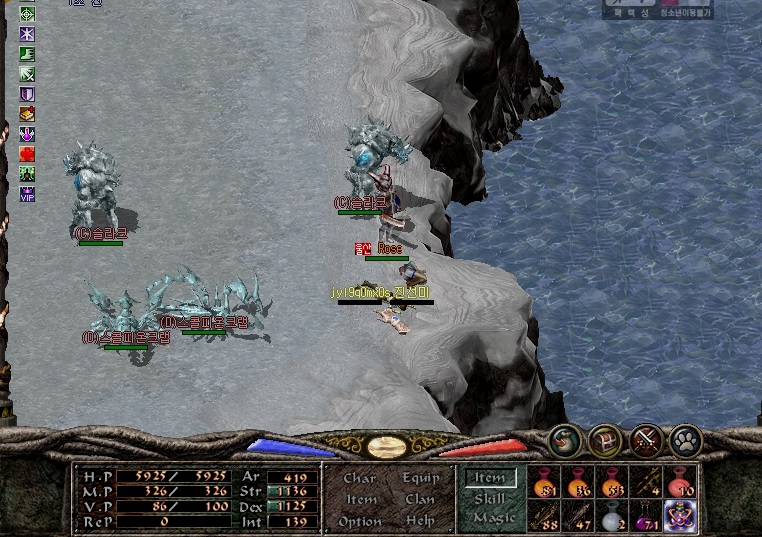
Task: Use the purple potion with count 71
Action: click(x=647, y=516)
